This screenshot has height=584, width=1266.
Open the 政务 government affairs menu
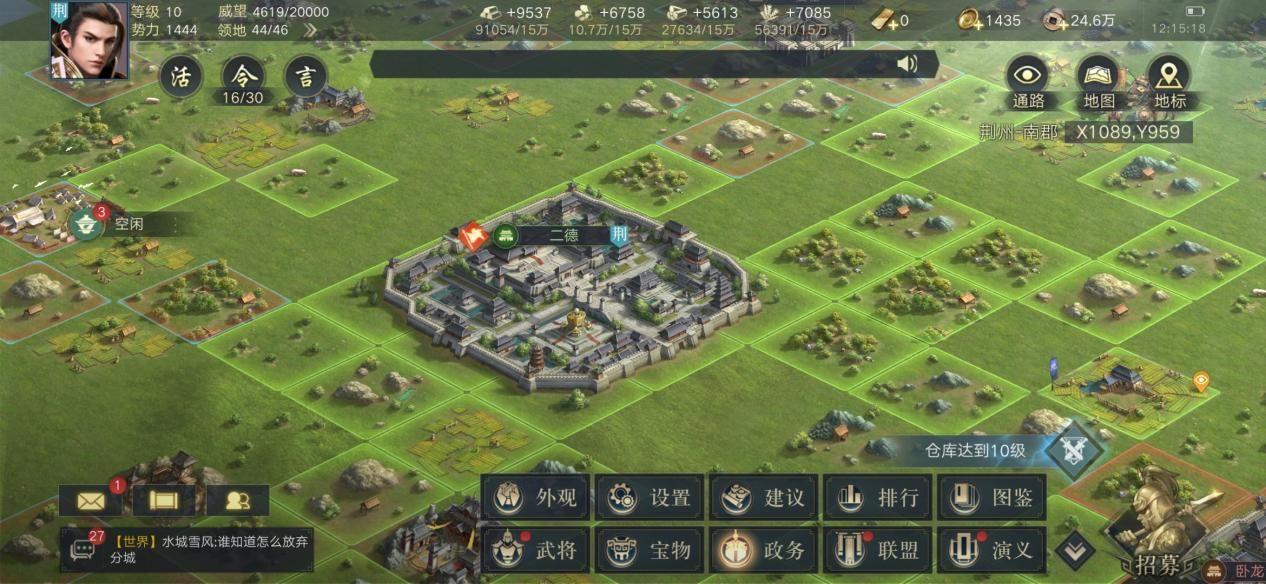(765, 549)
